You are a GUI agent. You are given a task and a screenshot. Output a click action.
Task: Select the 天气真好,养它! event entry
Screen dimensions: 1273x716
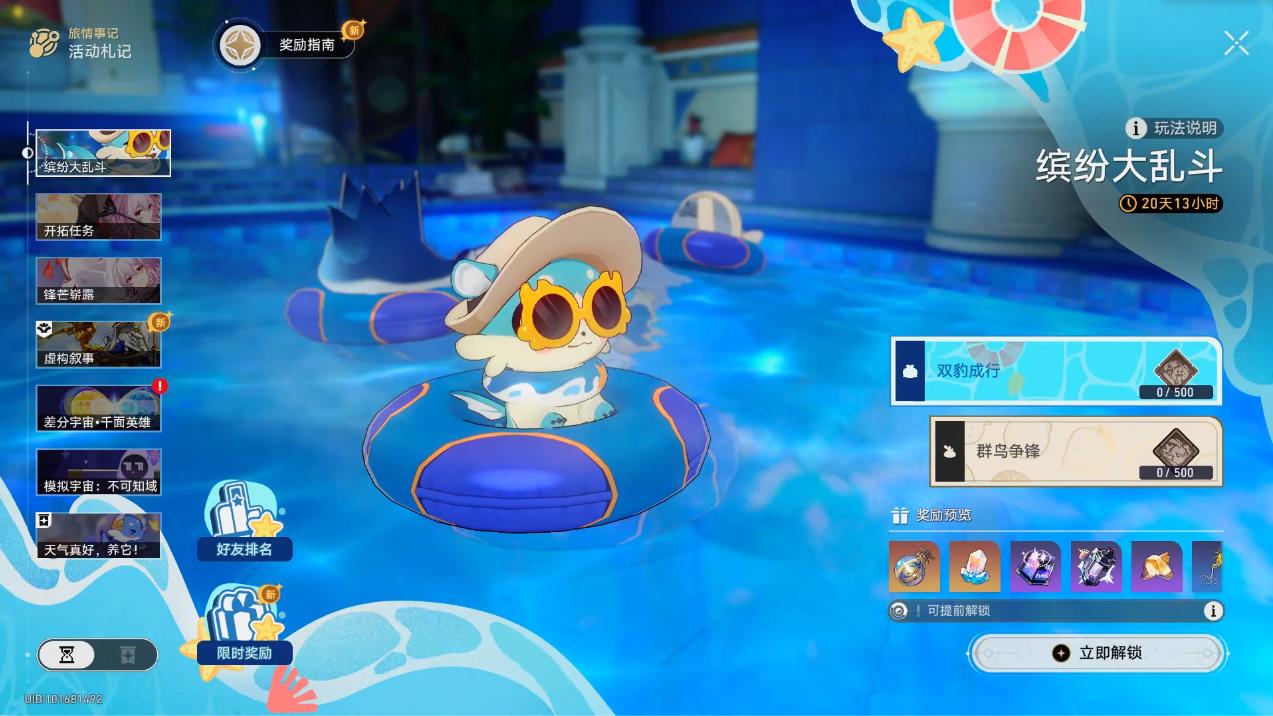[x=98, y=536]
